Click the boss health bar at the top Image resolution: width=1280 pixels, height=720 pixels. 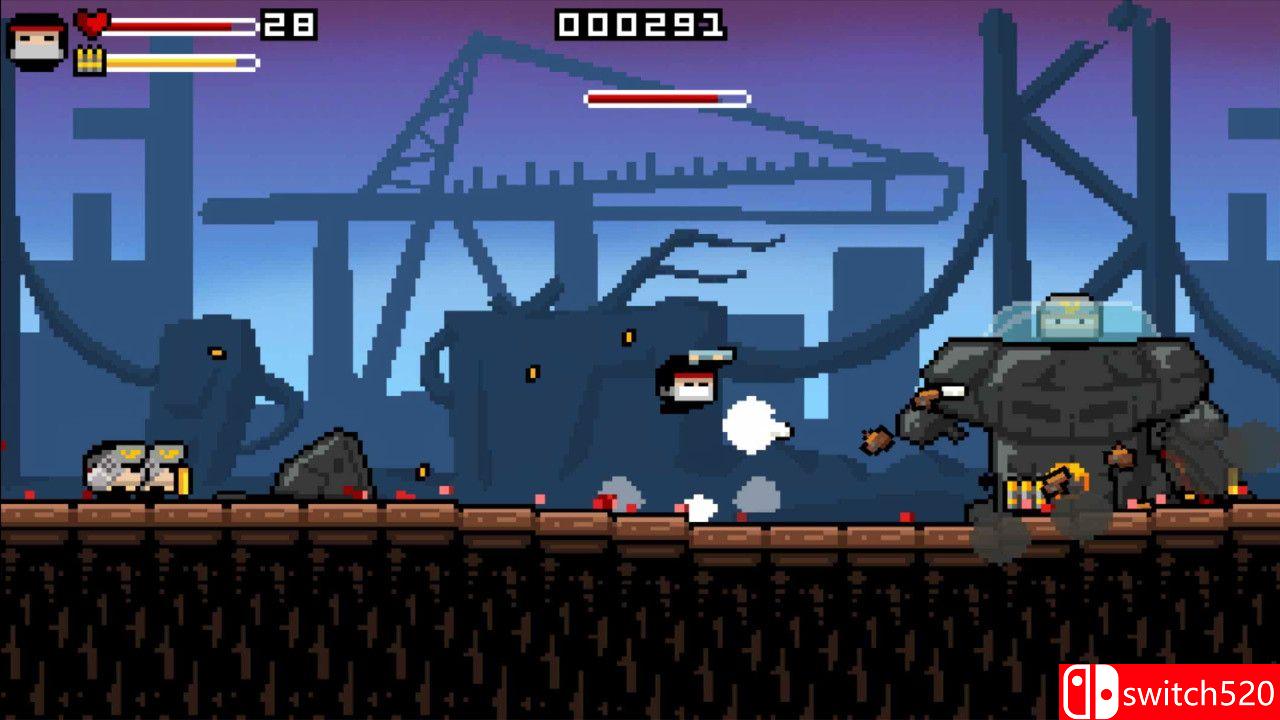[x=667, y=99]
